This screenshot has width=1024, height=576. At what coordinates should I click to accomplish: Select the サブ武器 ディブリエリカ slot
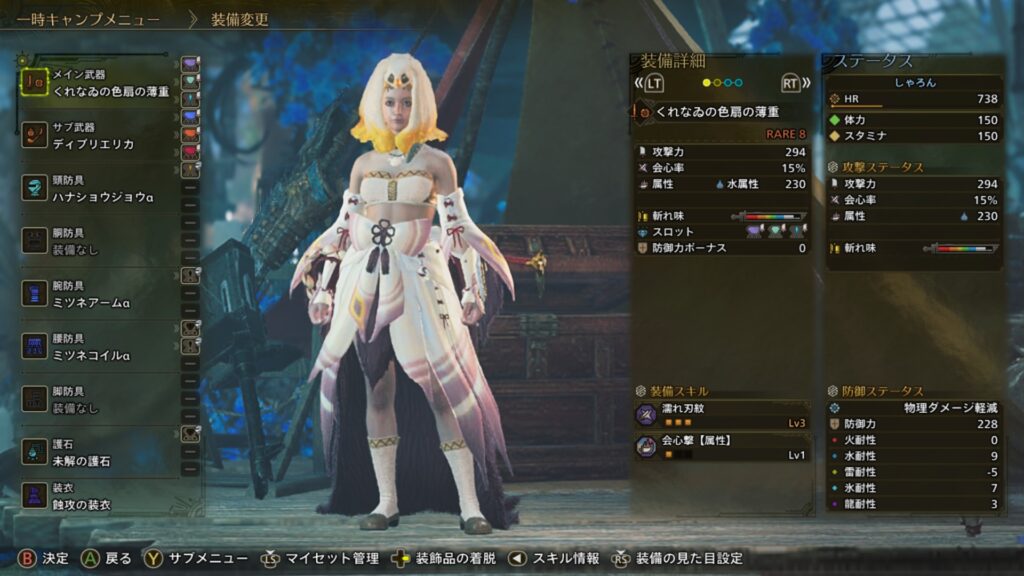[x=100, y=136]
